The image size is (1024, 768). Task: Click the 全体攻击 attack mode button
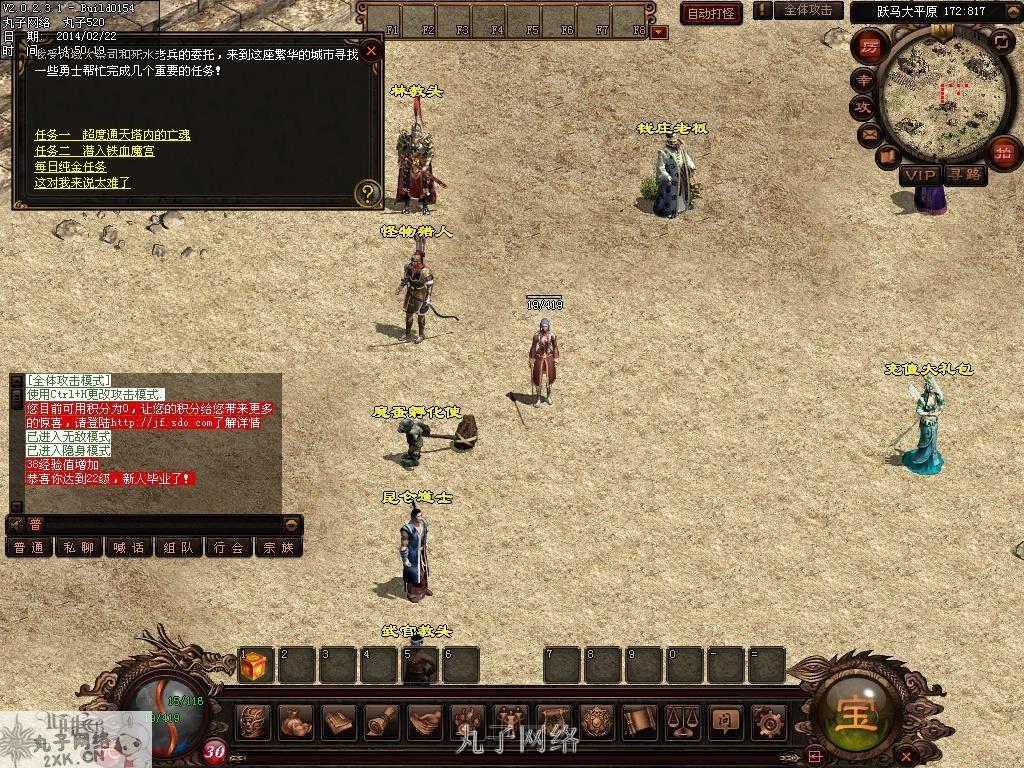[807, 10]
